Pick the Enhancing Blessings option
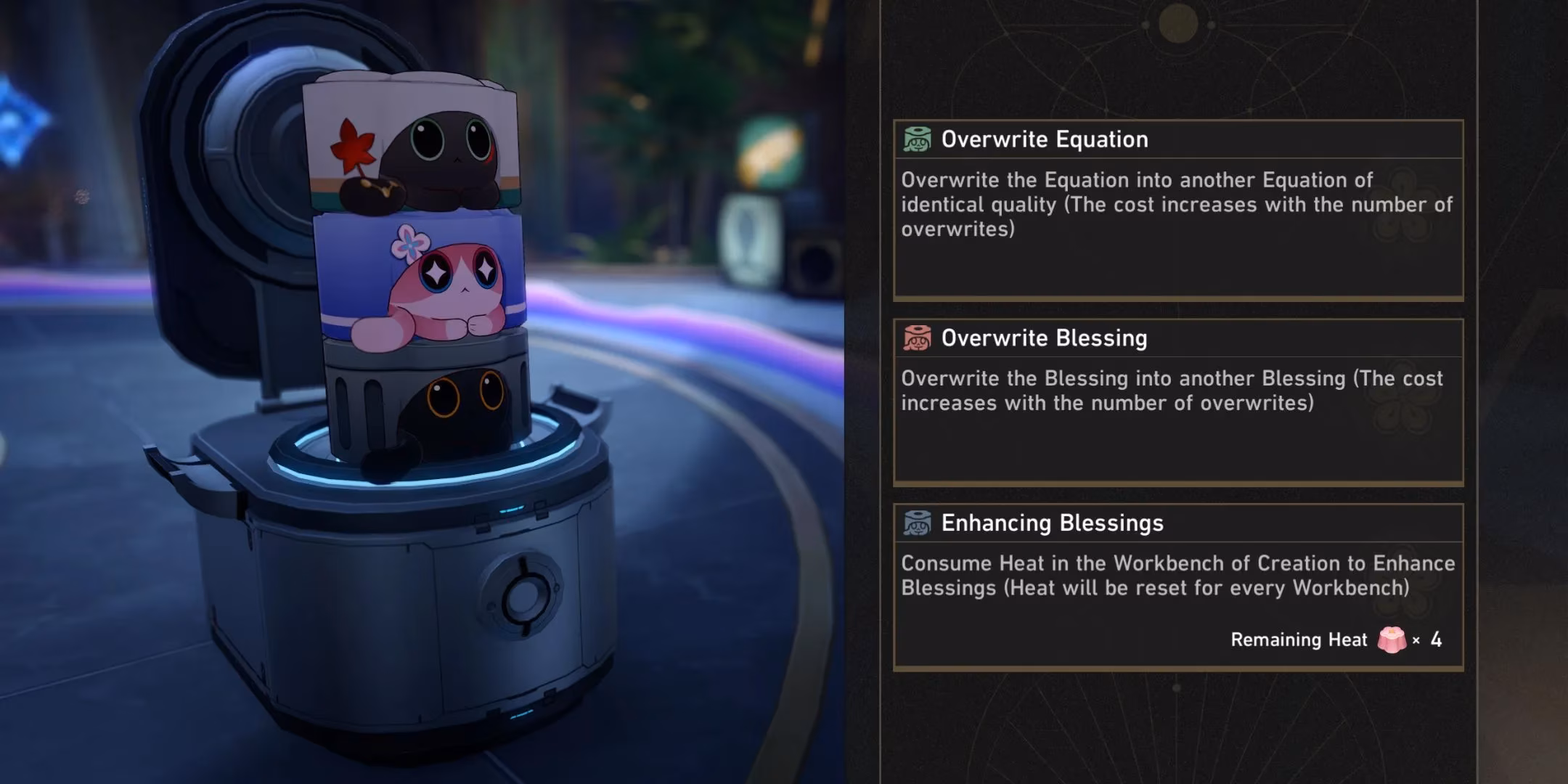The height and width of the screenshot is (784, 1568). point(1177,586)
